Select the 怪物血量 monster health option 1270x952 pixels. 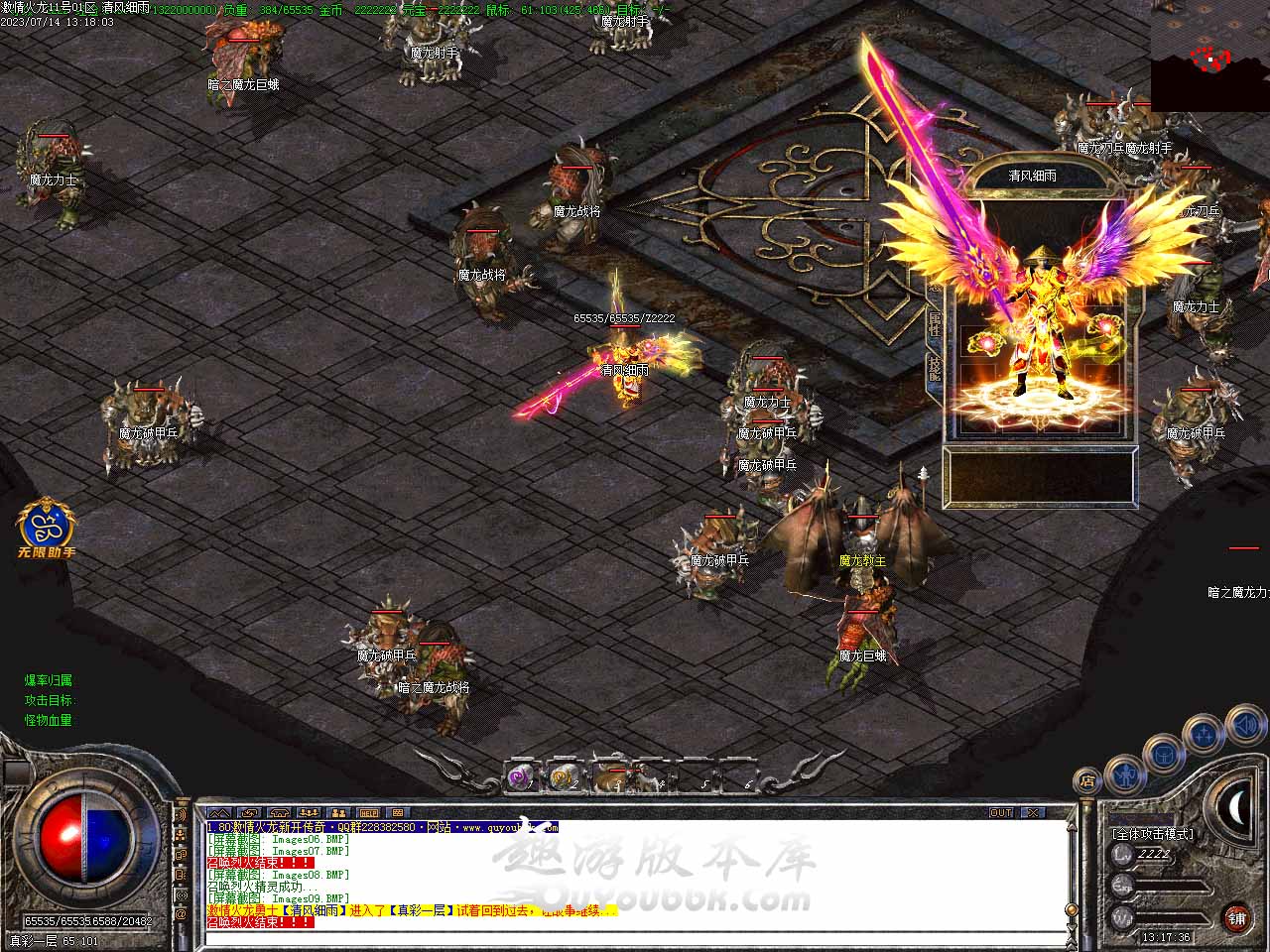coord(49,720)
